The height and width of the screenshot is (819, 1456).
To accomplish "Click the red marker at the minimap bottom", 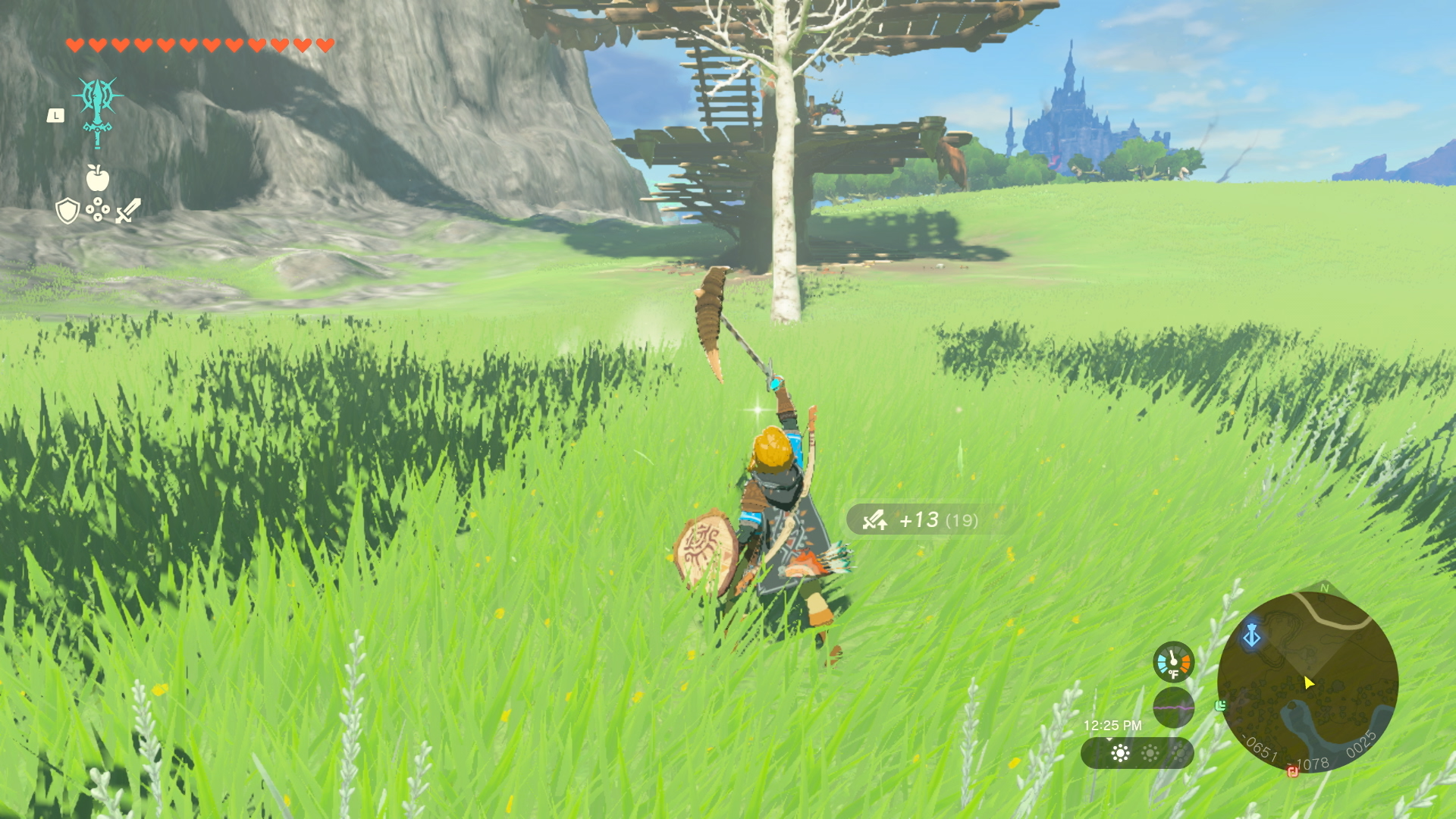I will [x=1294, y=773].
